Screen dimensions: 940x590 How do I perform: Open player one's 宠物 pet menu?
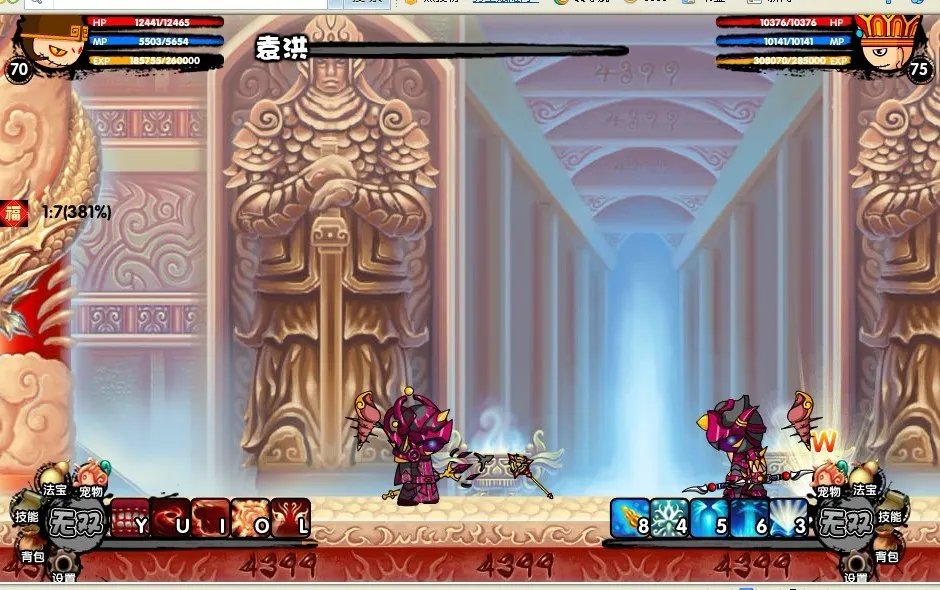pos(91,481)
